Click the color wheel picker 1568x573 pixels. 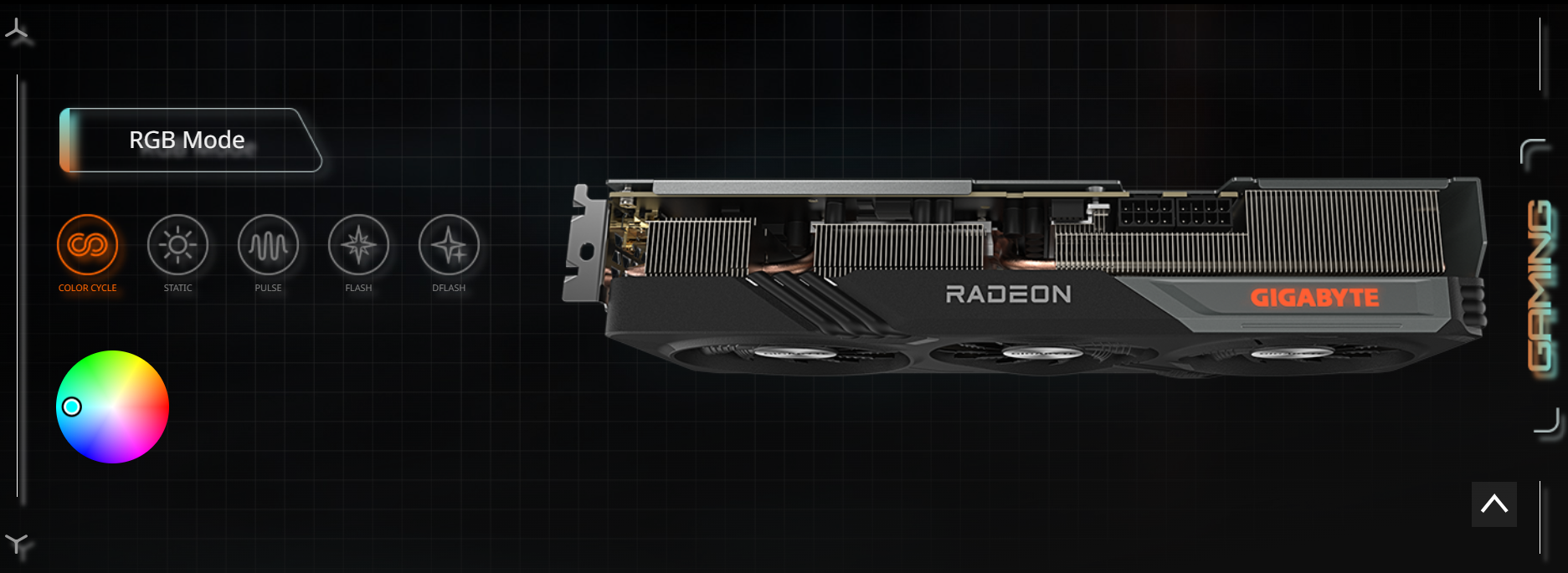112,407
